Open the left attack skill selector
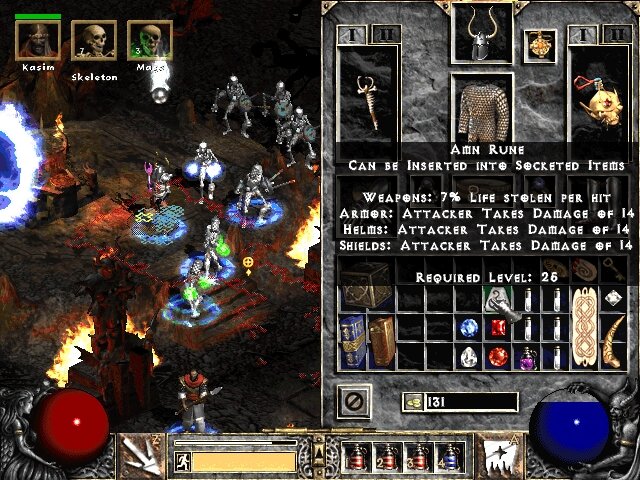 coord(139,455)
